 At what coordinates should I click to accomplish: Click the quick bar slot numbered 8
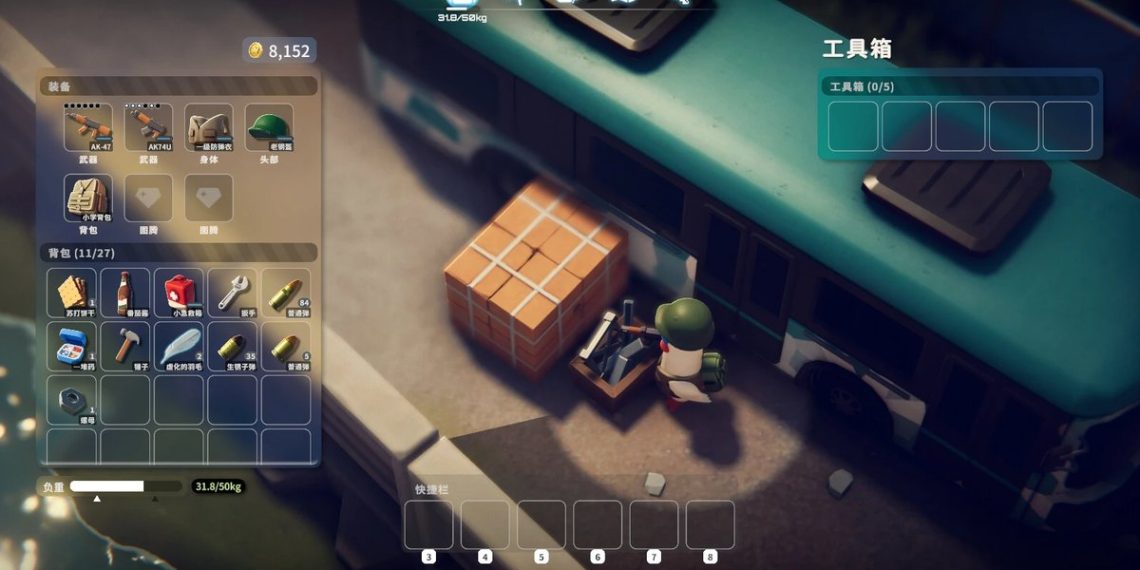coord(710,525)
